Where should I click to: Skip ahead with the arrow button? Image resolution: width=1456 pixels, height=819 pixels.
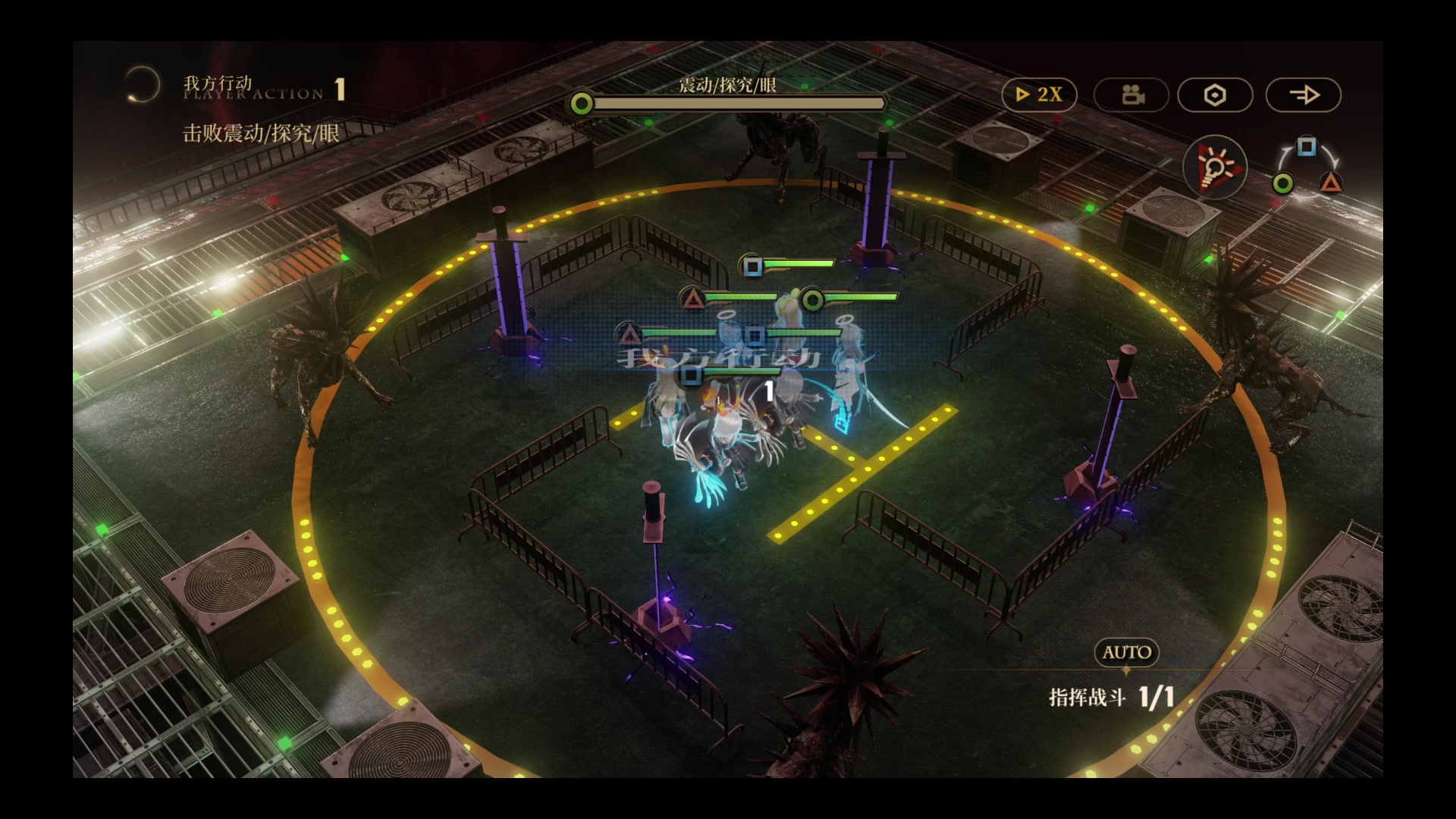[x=1304, y=95]
